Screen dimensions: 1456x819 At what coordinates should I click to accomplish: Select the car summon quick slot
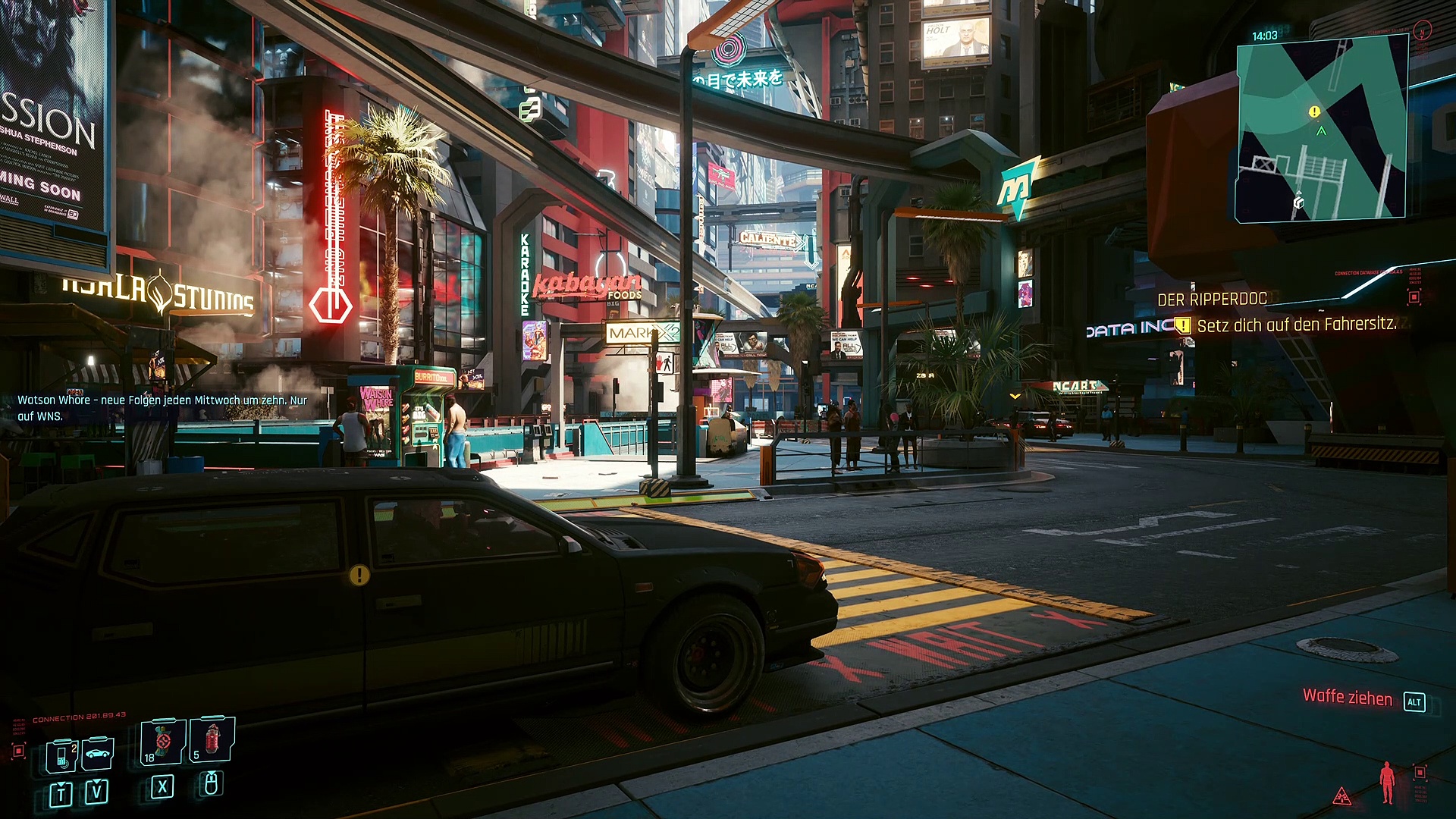98,753
